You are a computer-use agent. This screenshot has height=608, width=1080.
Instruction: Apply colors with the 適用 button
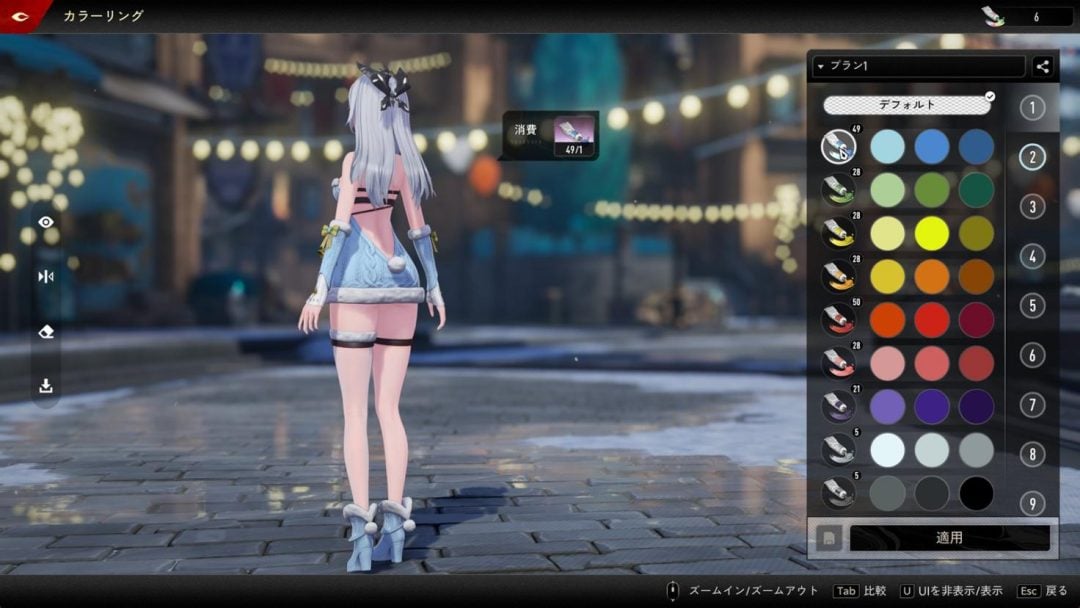tap(949, 538)
